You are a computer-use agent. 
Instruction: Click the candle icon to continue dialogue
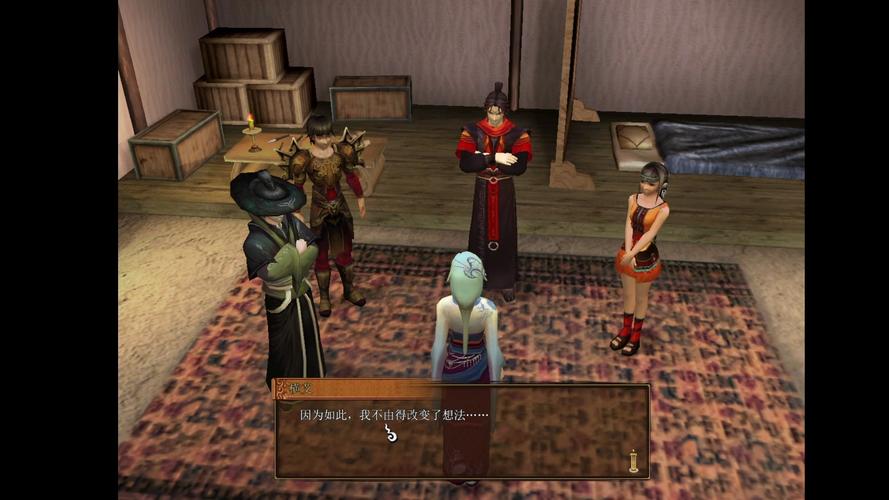(633, 460)
